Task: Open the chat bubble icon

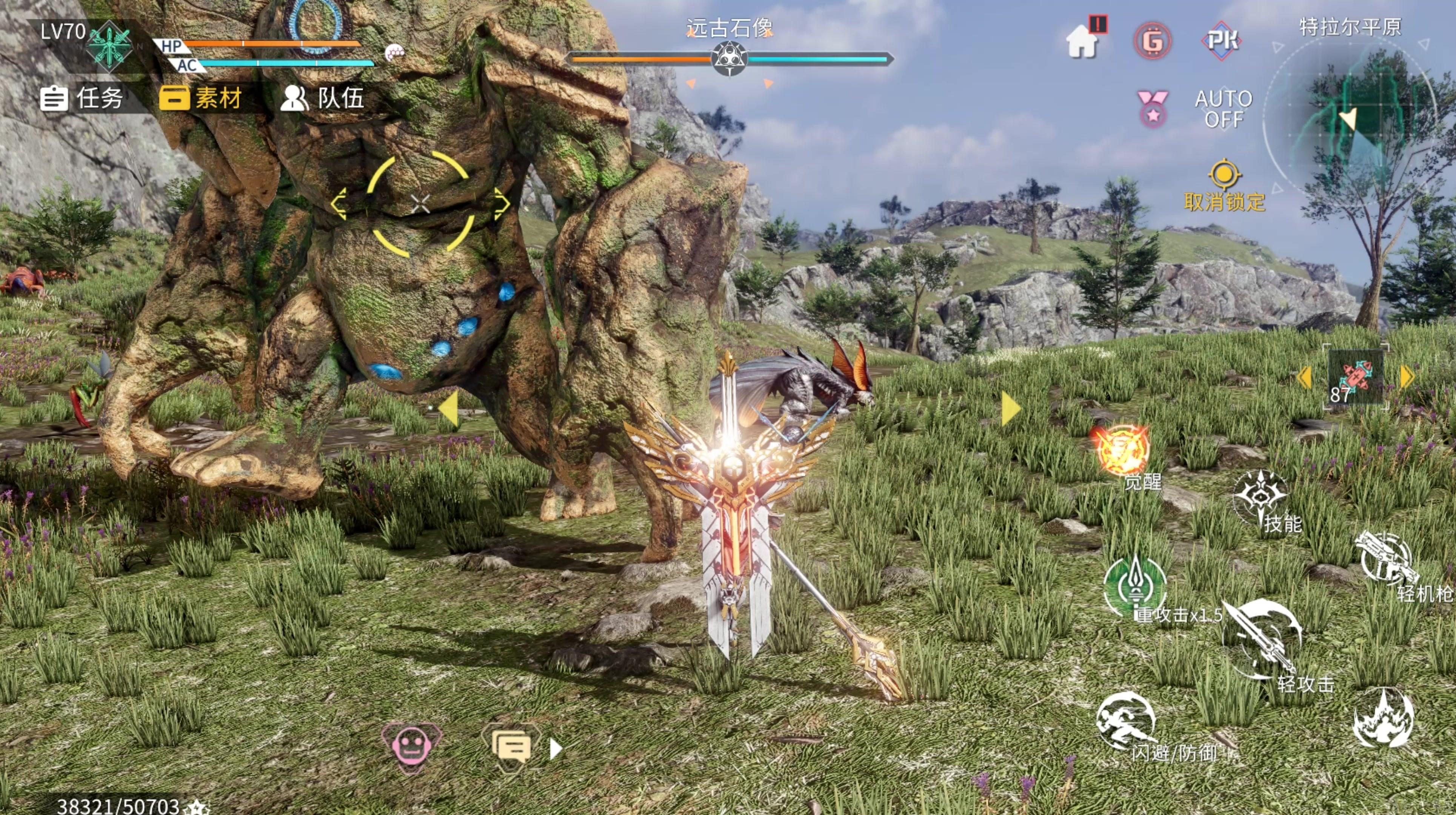Action: (511, 746)
